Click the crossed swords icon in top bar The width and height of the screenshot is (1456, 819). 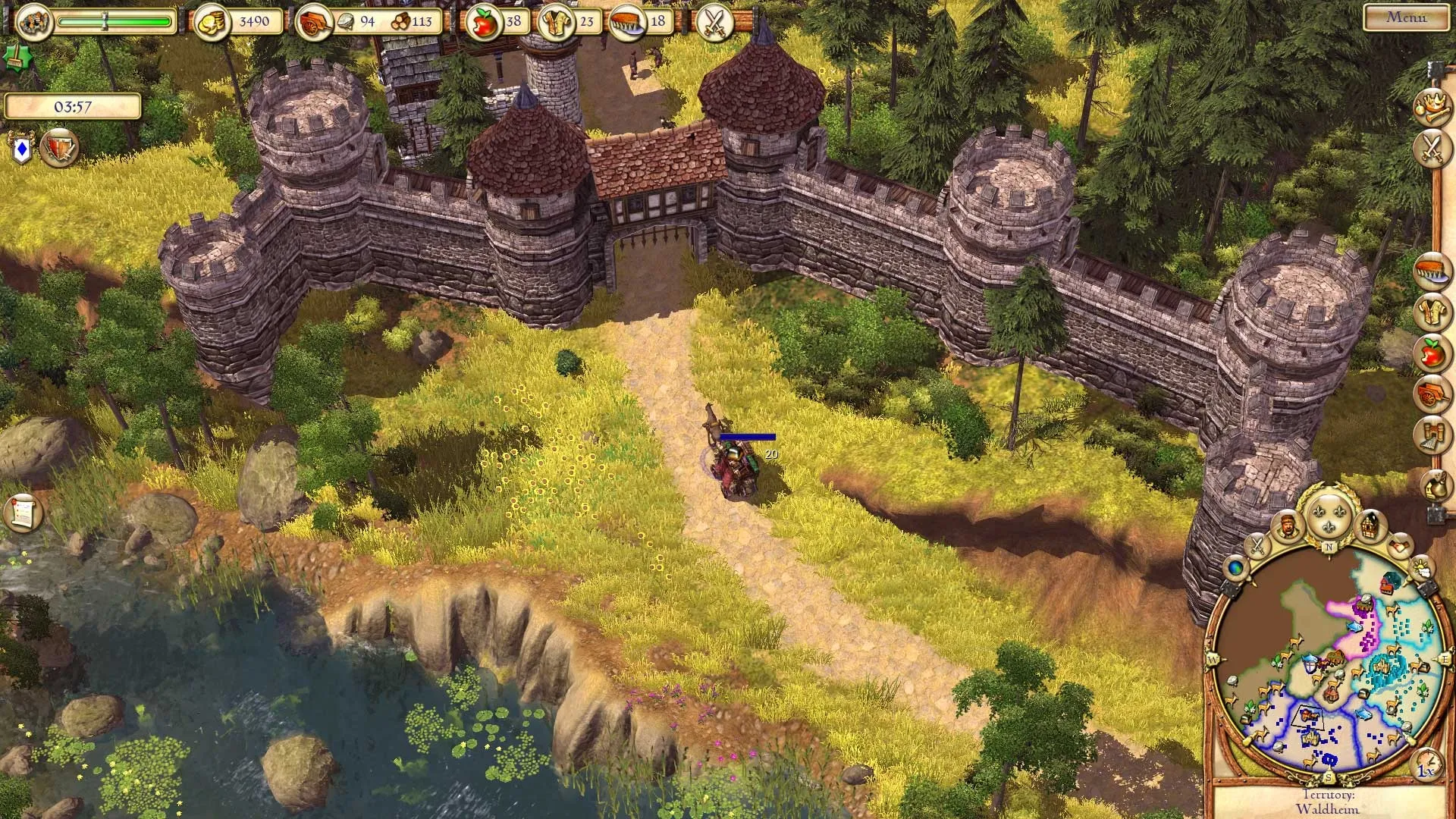click(714, 21)
